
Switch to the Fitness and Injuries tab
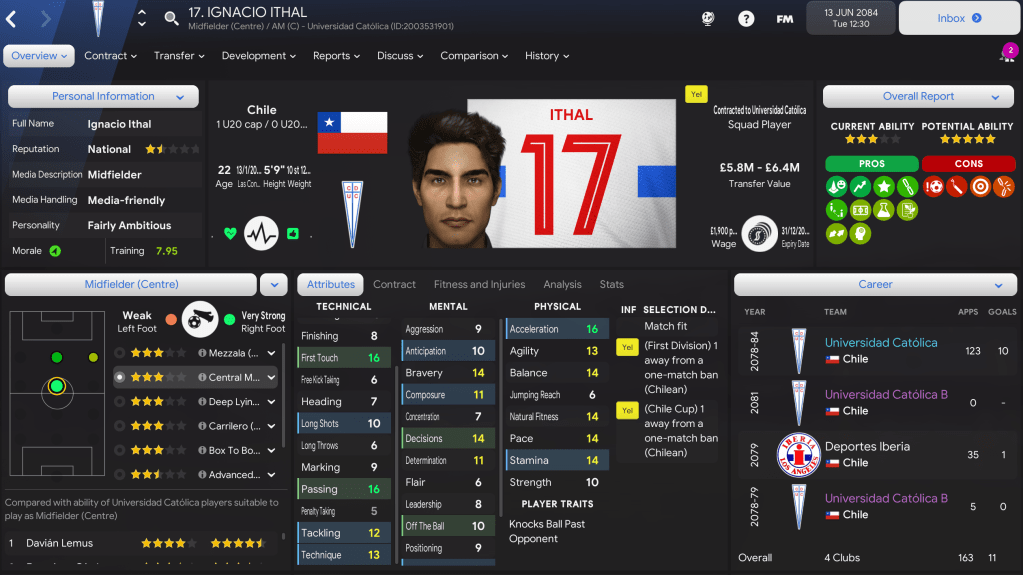tap(479, 285)
